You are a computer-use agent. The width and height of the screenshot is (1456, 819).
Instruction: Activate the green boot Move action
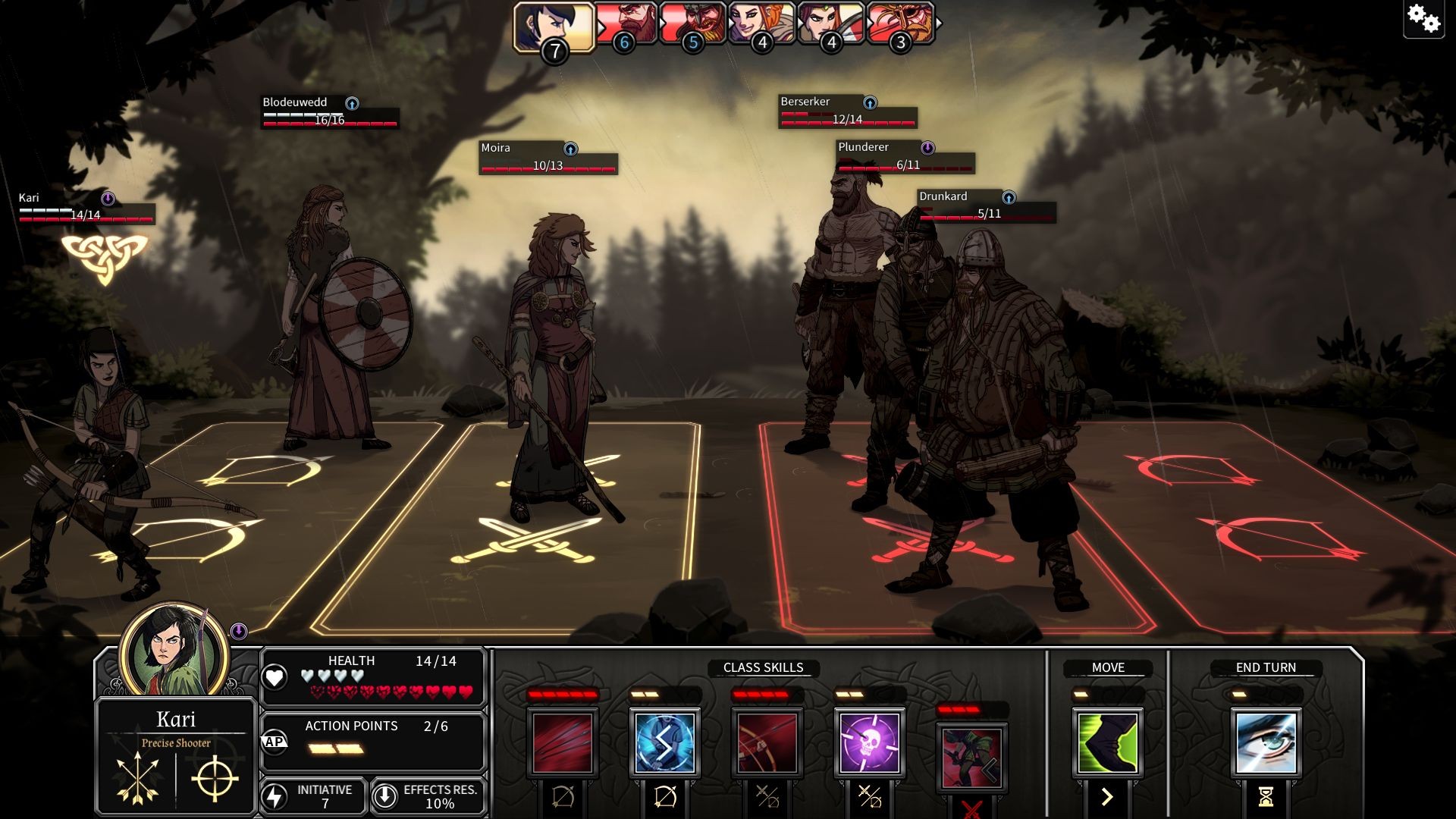pos(1107,742)
